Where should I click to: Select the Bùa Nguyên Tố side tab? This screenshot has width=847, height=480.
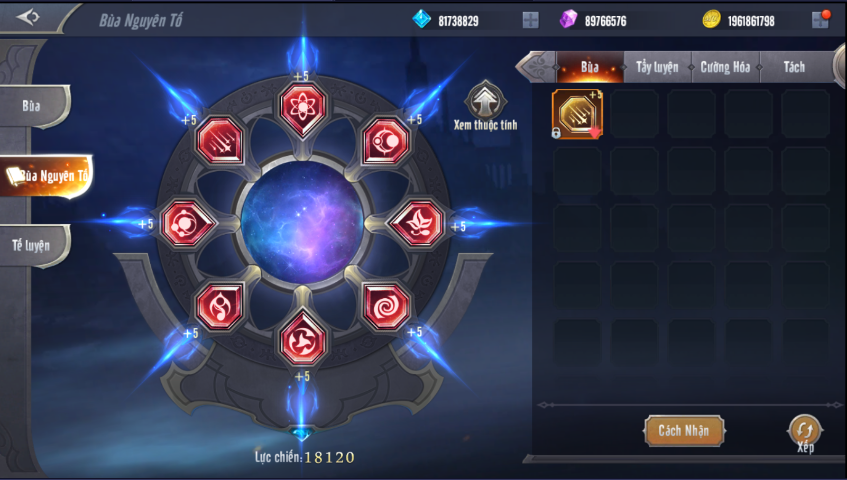46,176
